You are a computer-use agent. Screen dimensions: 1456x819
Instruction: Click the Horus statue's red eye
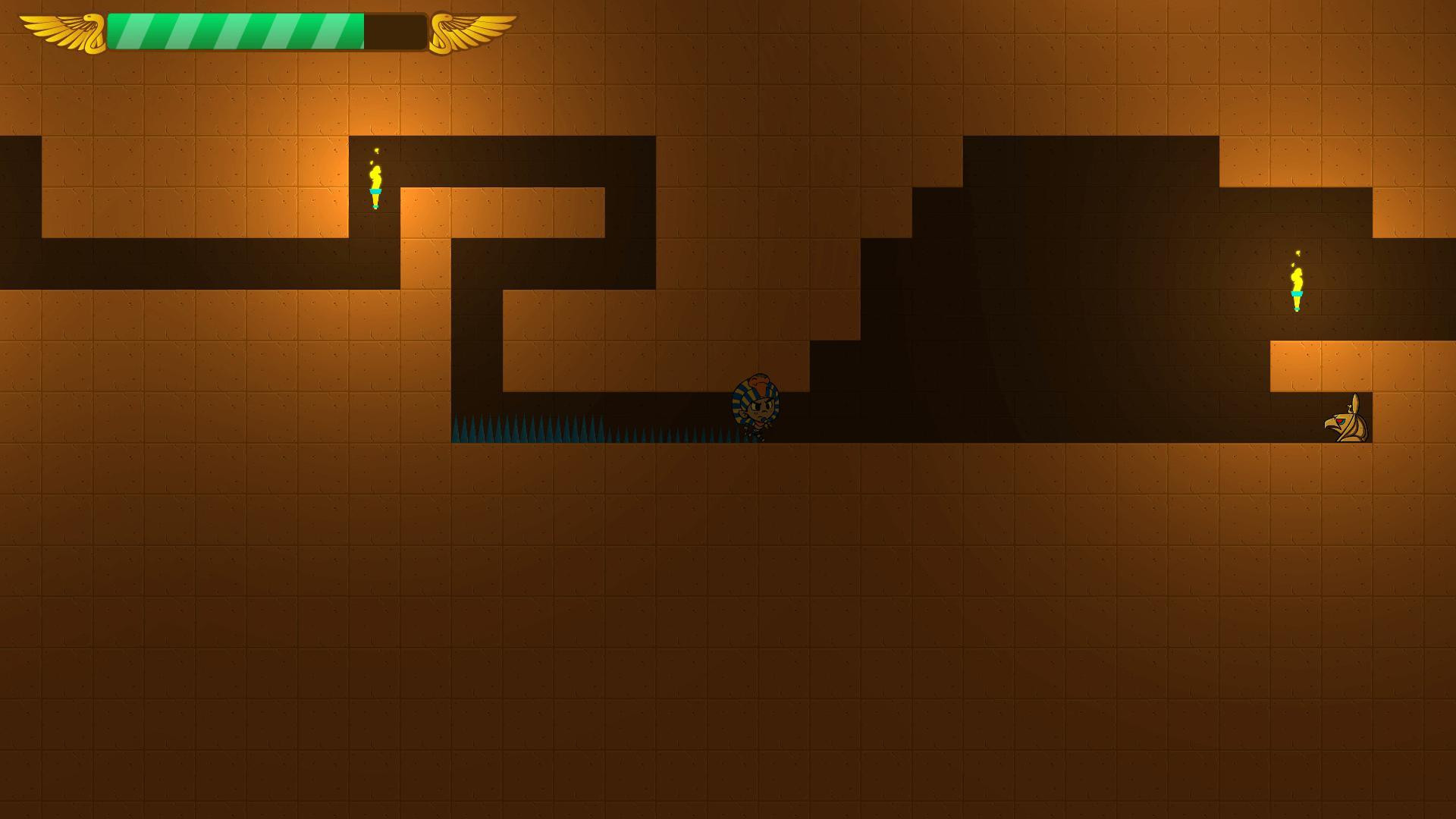pos(1339,421)
